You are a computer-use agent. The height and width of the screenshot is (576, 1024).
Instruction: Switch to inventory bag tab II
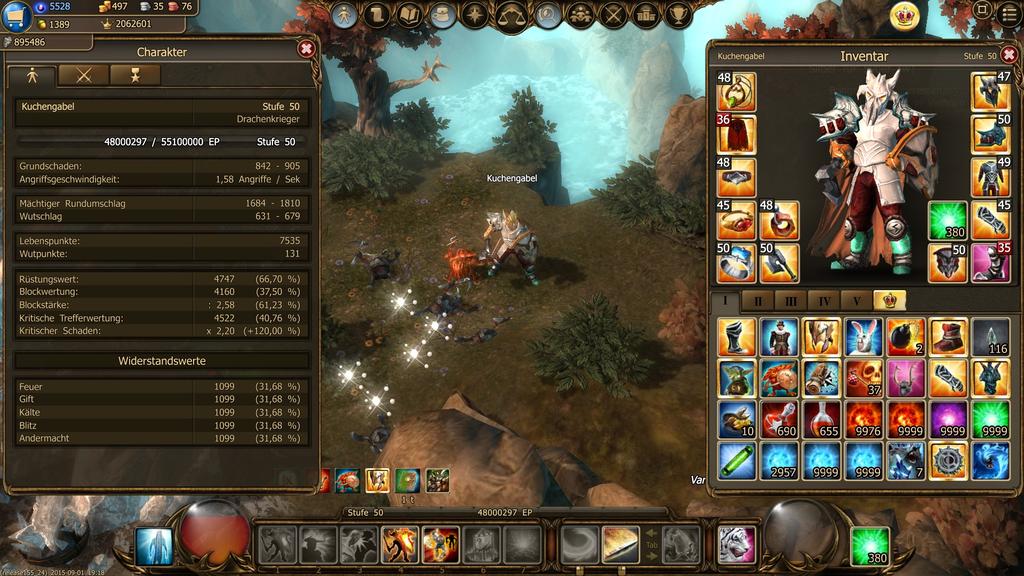click(x=757, y=300)
